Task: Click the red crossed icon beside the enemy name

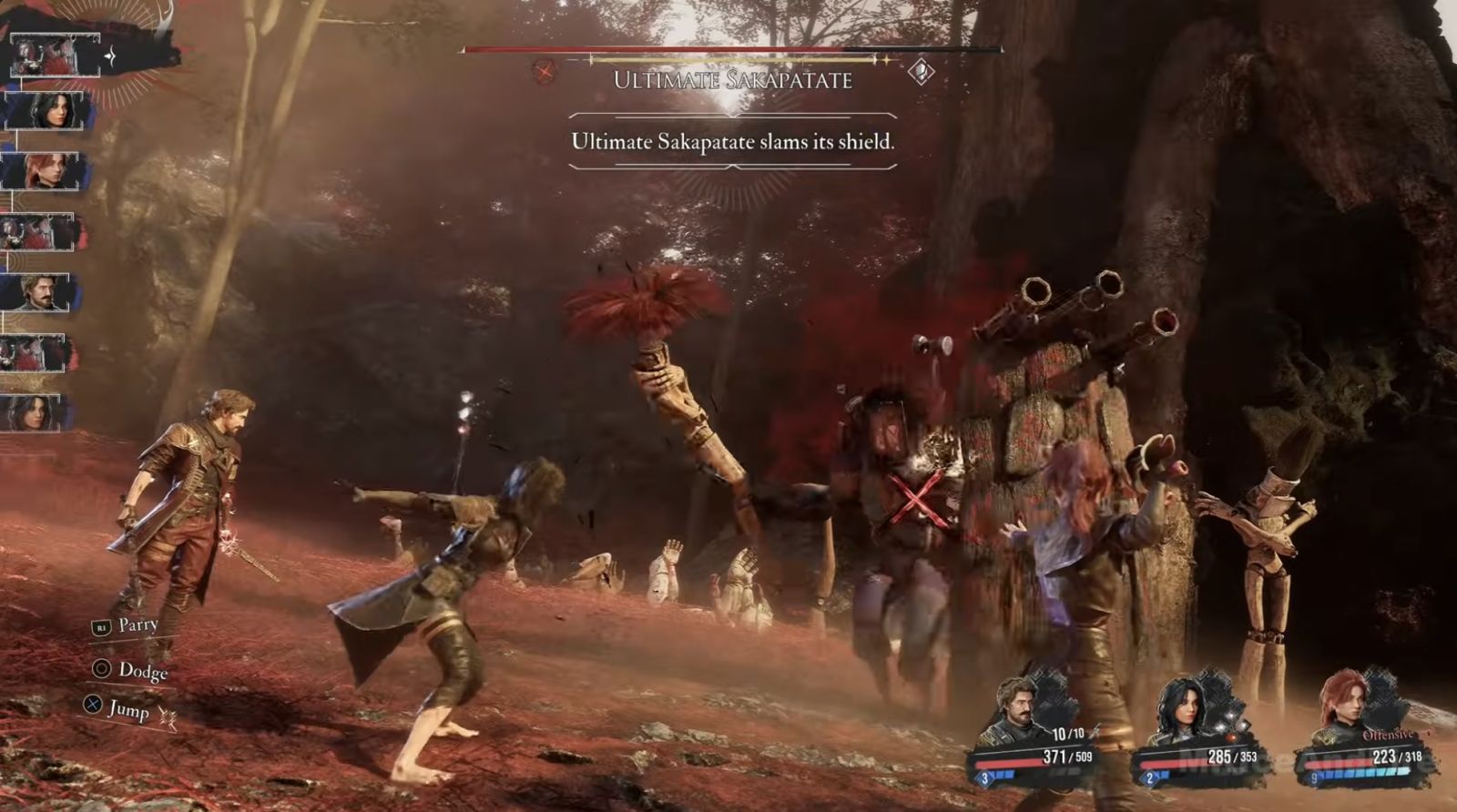Action: tap(545, 71)
